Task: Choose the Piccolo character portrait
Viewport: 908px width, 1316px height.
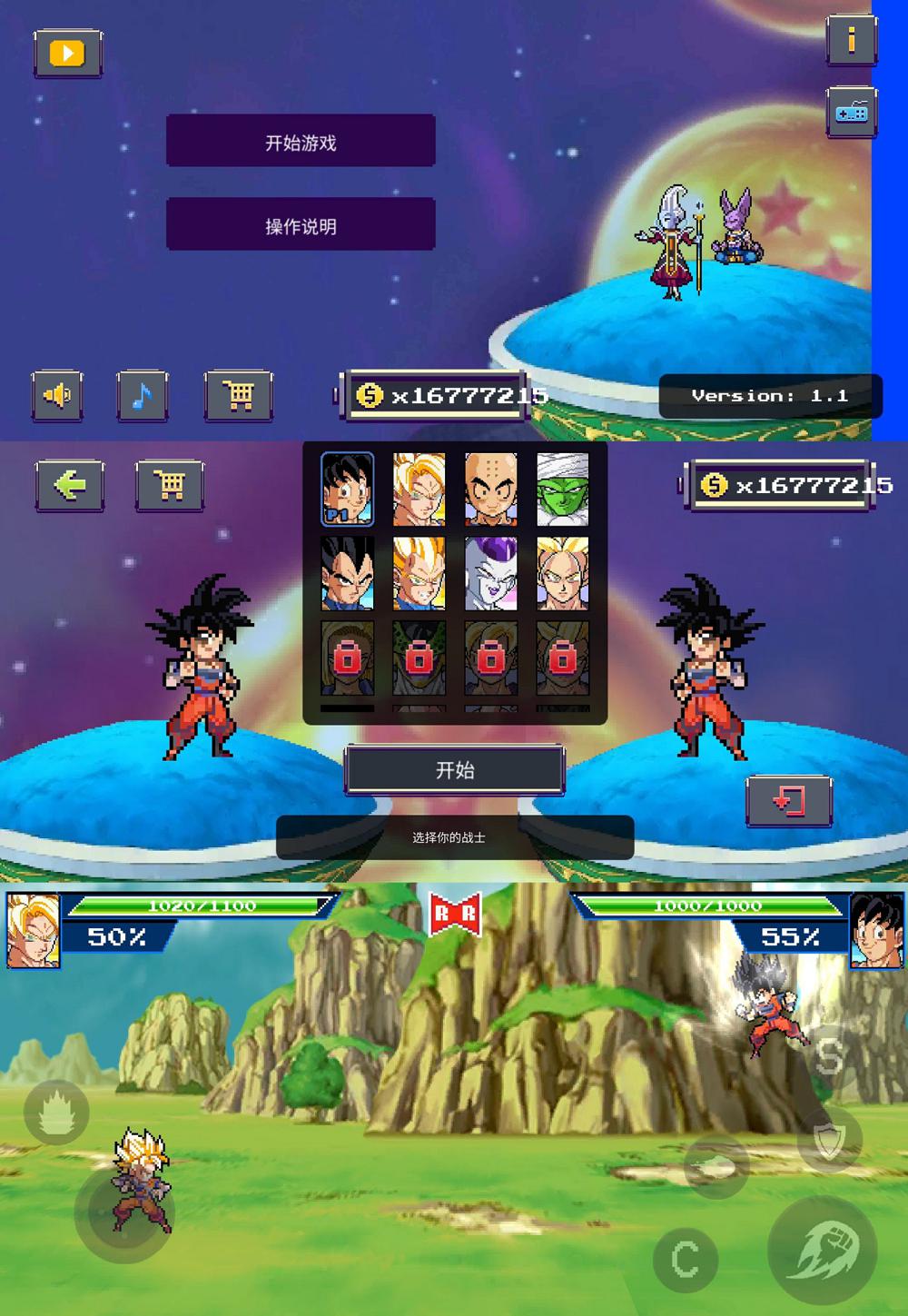Action: (563, 490)
